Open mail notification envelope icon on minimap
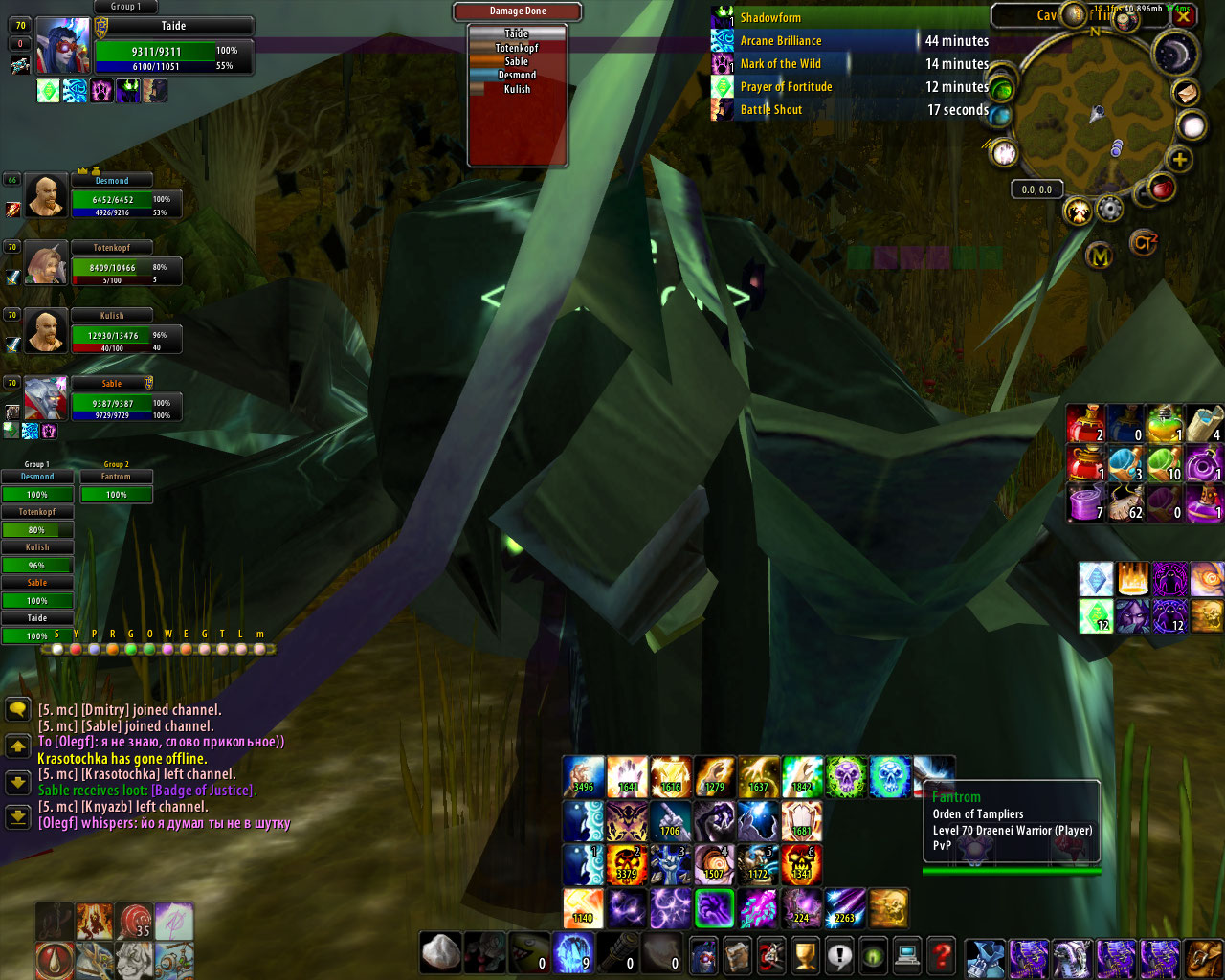 (x=1185, y=94)
